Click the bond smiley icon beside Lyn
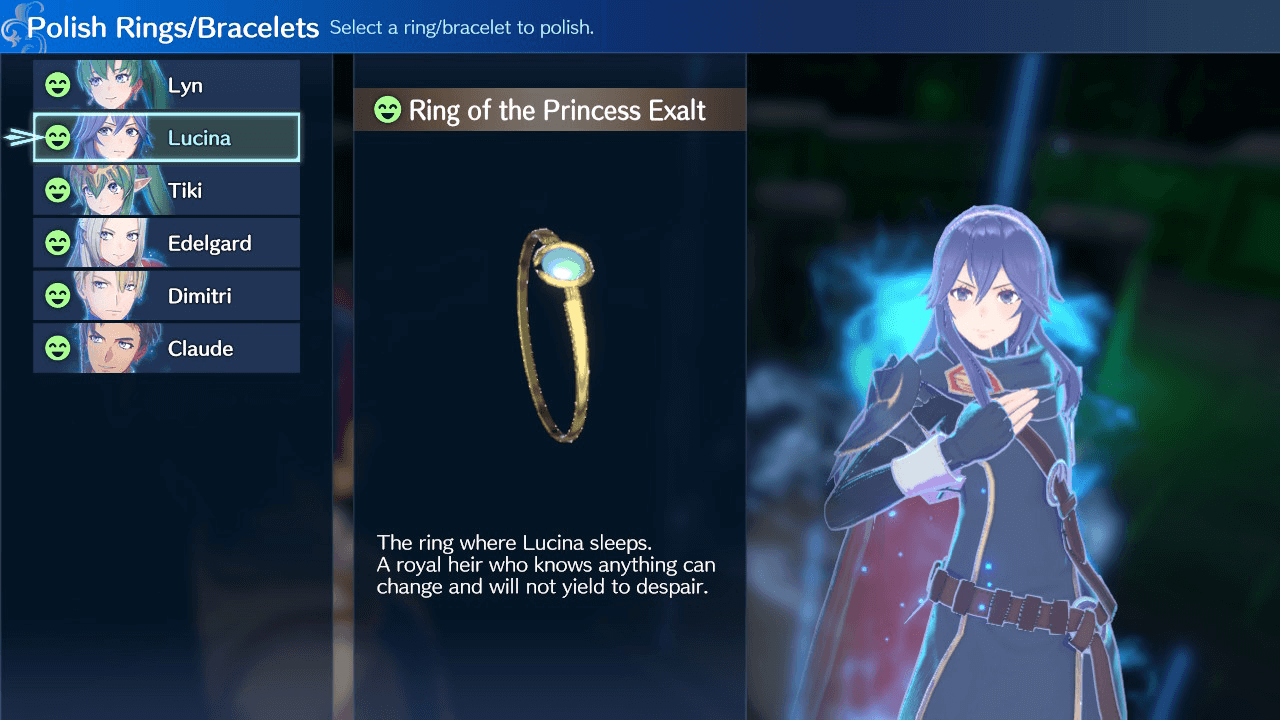The image size is (1280, 720). (x=58, y=85)
